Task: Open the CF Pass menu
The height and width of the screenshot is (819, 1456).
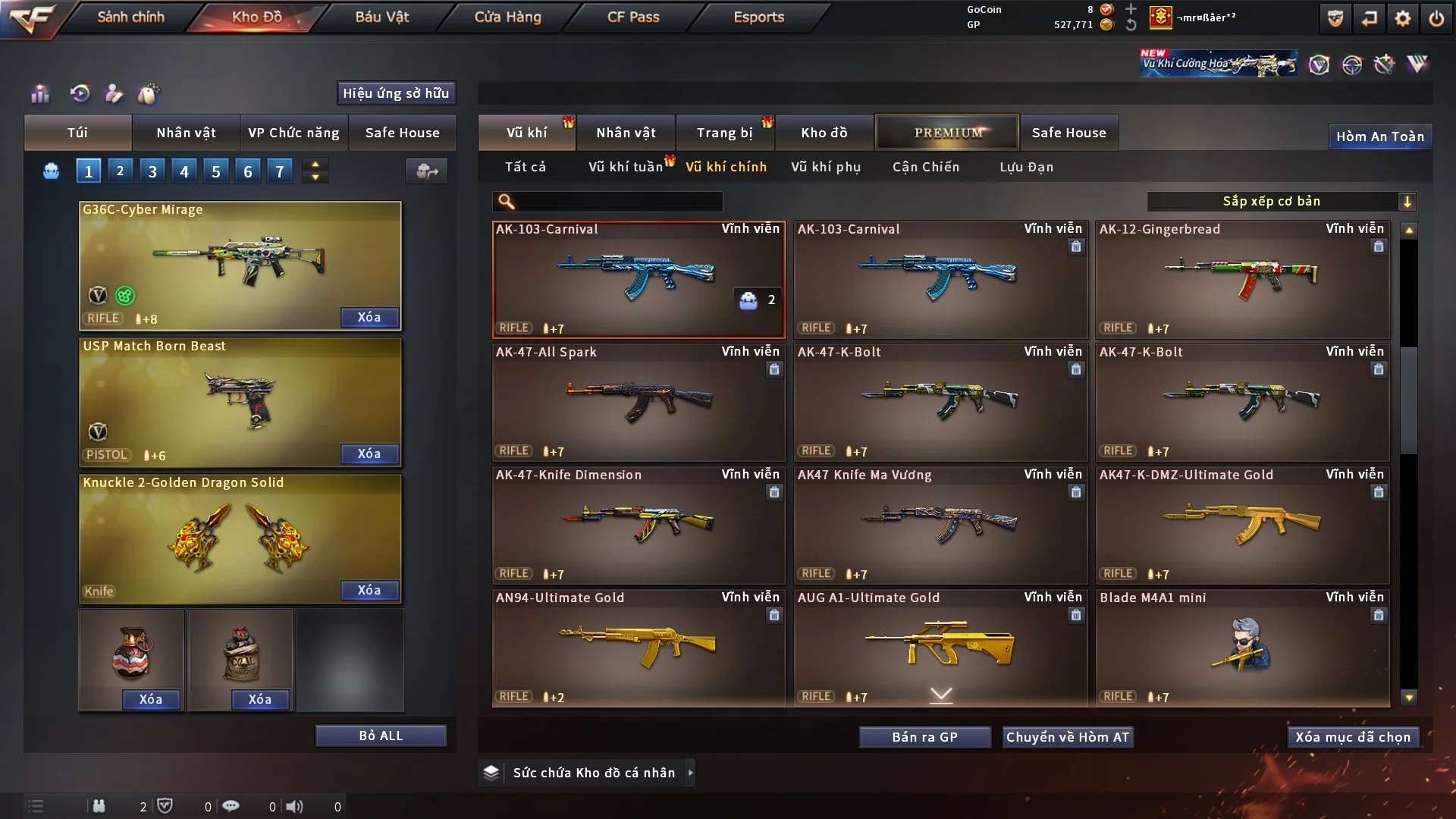Action: [633, 17]
